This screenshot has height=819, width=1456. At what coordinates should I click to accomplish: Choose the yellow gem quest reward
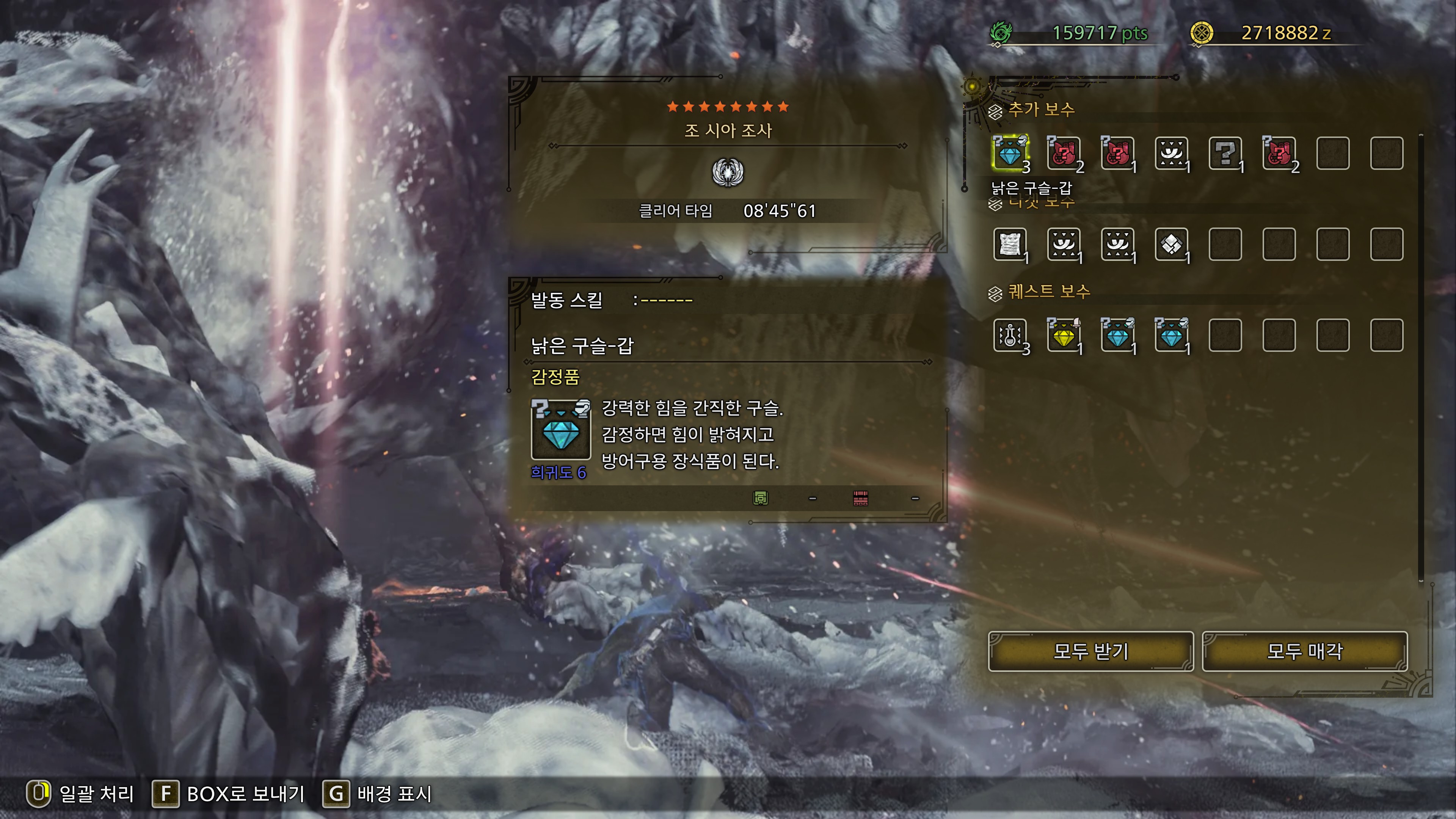pyautogui.click(x=1064, y=335)
